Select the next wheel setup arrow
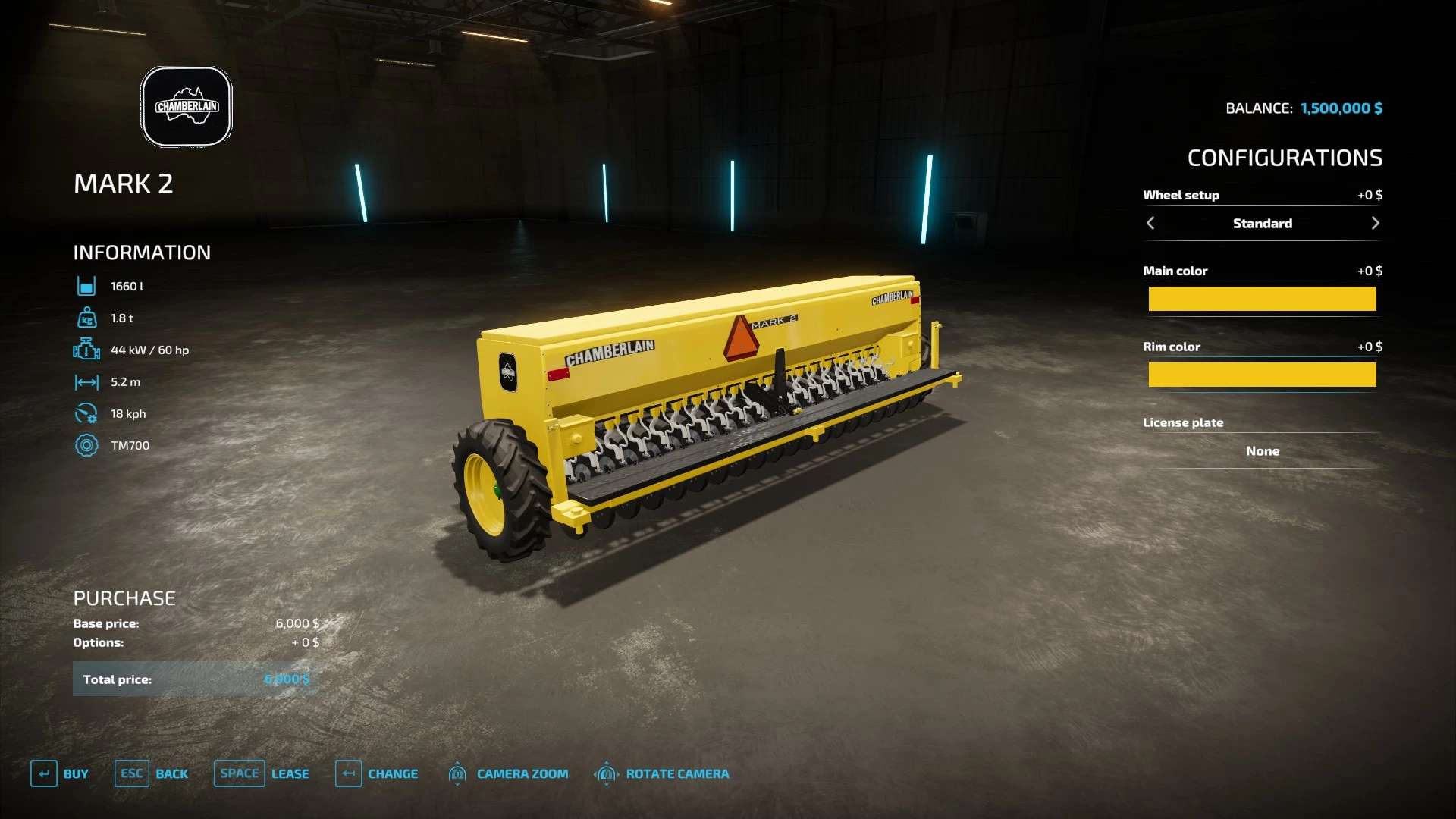 (1375, 223)
